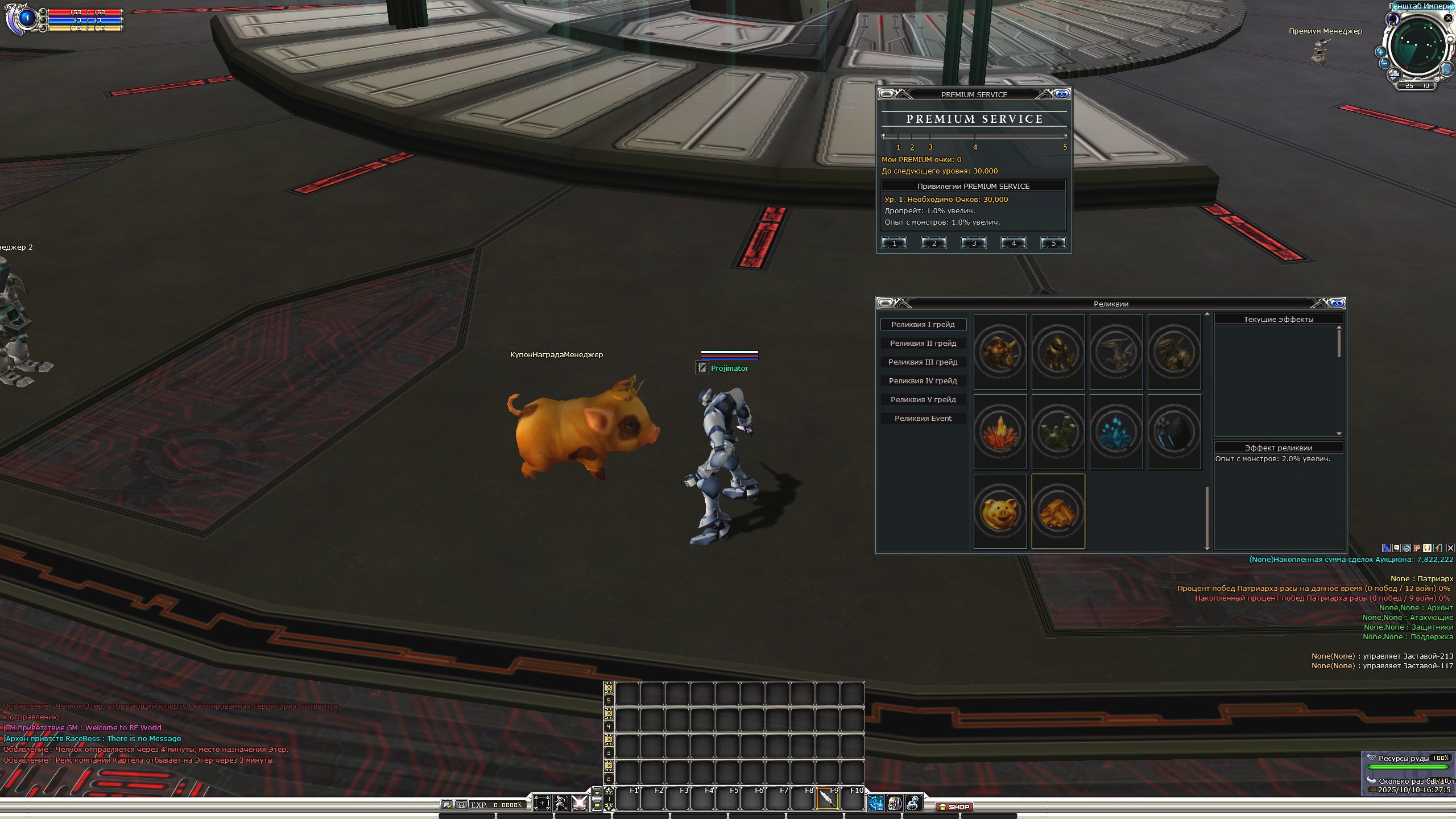The height and width of the screenshot is (819, 1456).
Task: Select the fire crystal relic
Action: 1000,432
